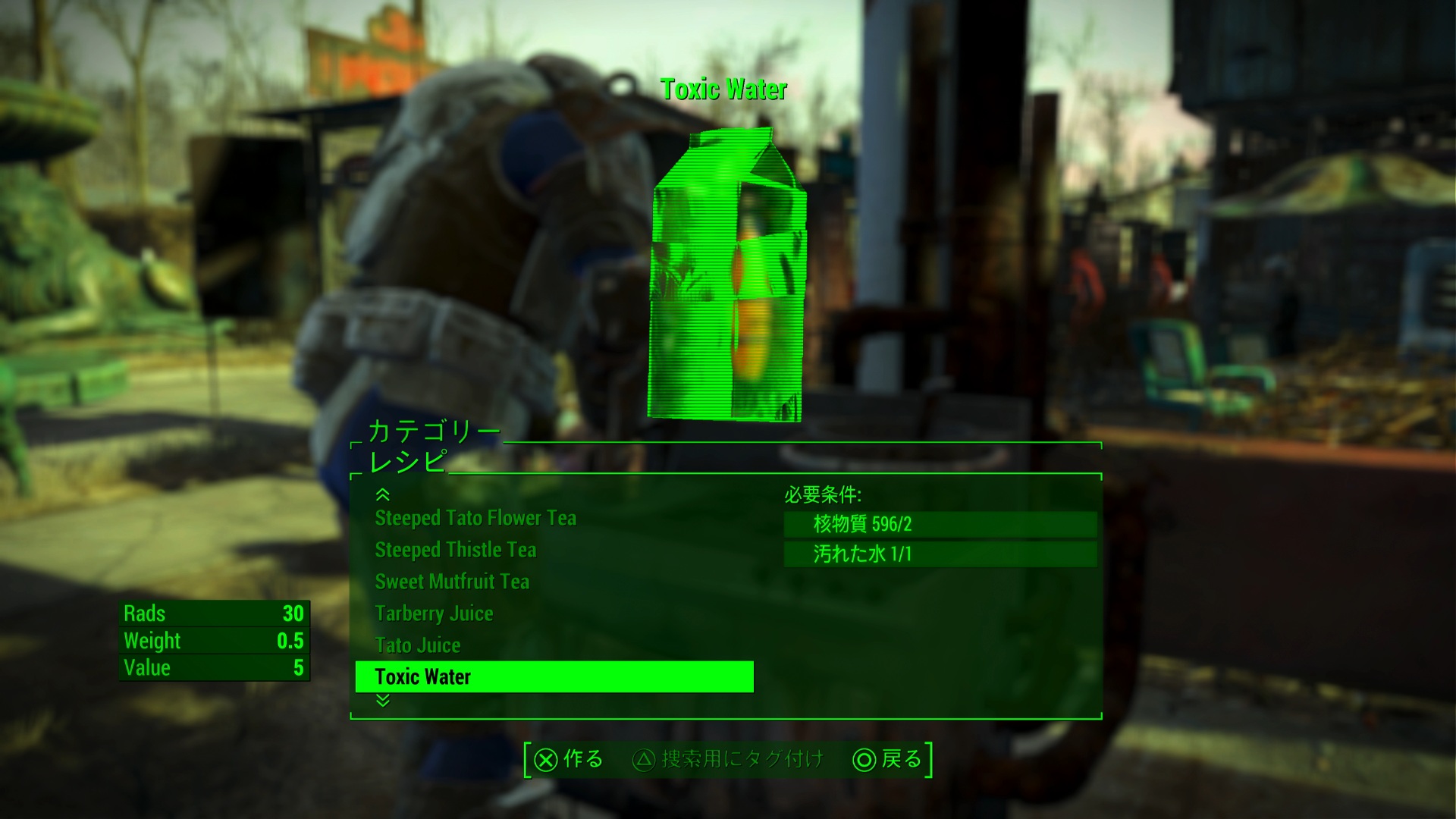This screenshot has width=1456, height=819.
Task: Tag for search with 捜索用にタグ付け
Action: click(729, 759)
